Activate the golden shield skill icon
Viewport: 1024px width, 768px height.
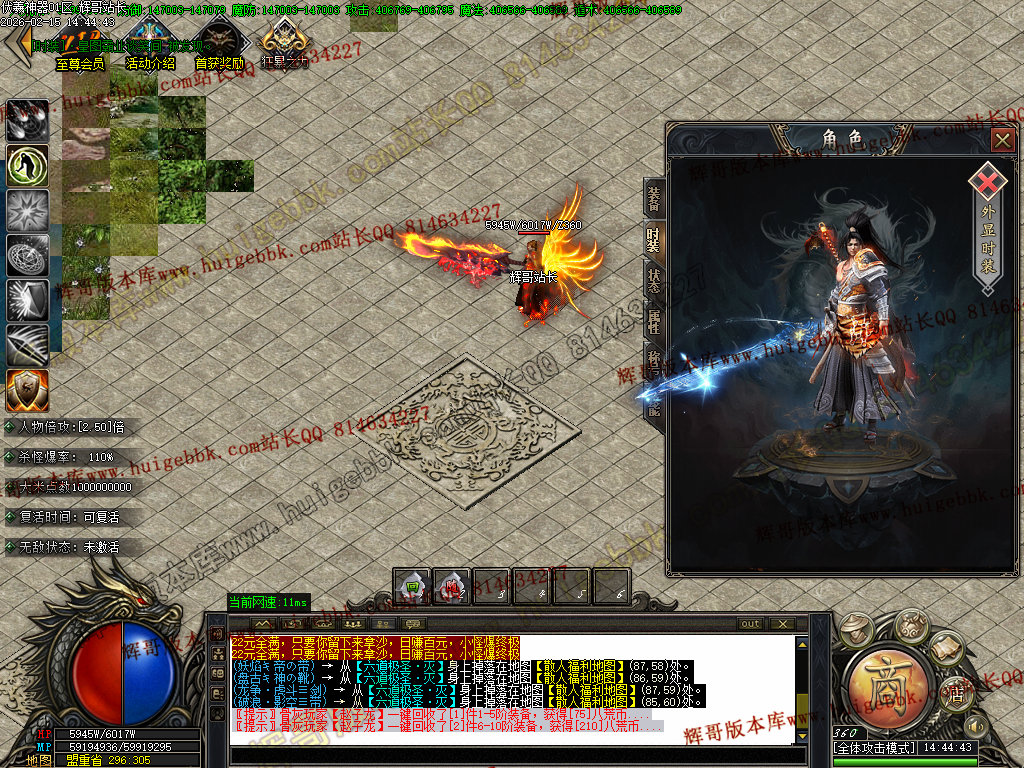[x=27, y=391]
